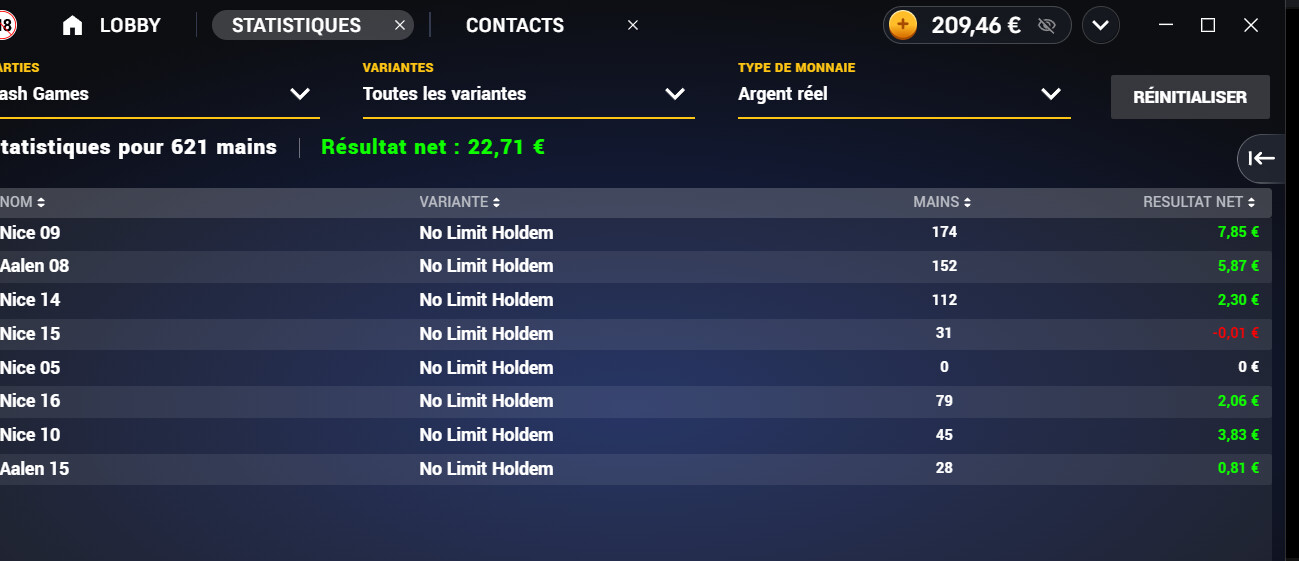Collapse the side panel arrow button
This screenshot has width=1299, height=561.
click(x=1262, y=158)
